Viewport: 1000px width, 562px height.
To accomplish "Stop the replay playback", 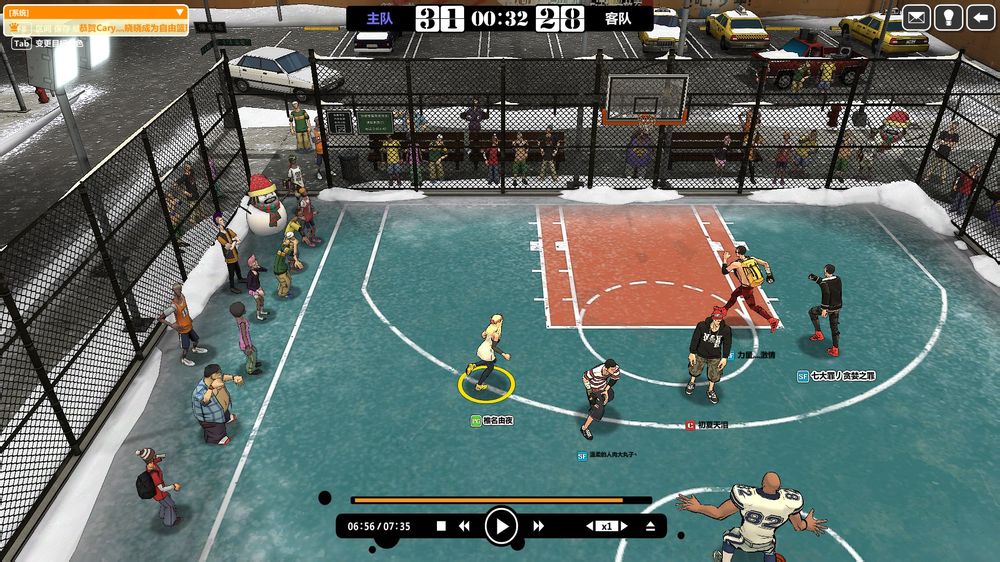I will coord(441,526).
